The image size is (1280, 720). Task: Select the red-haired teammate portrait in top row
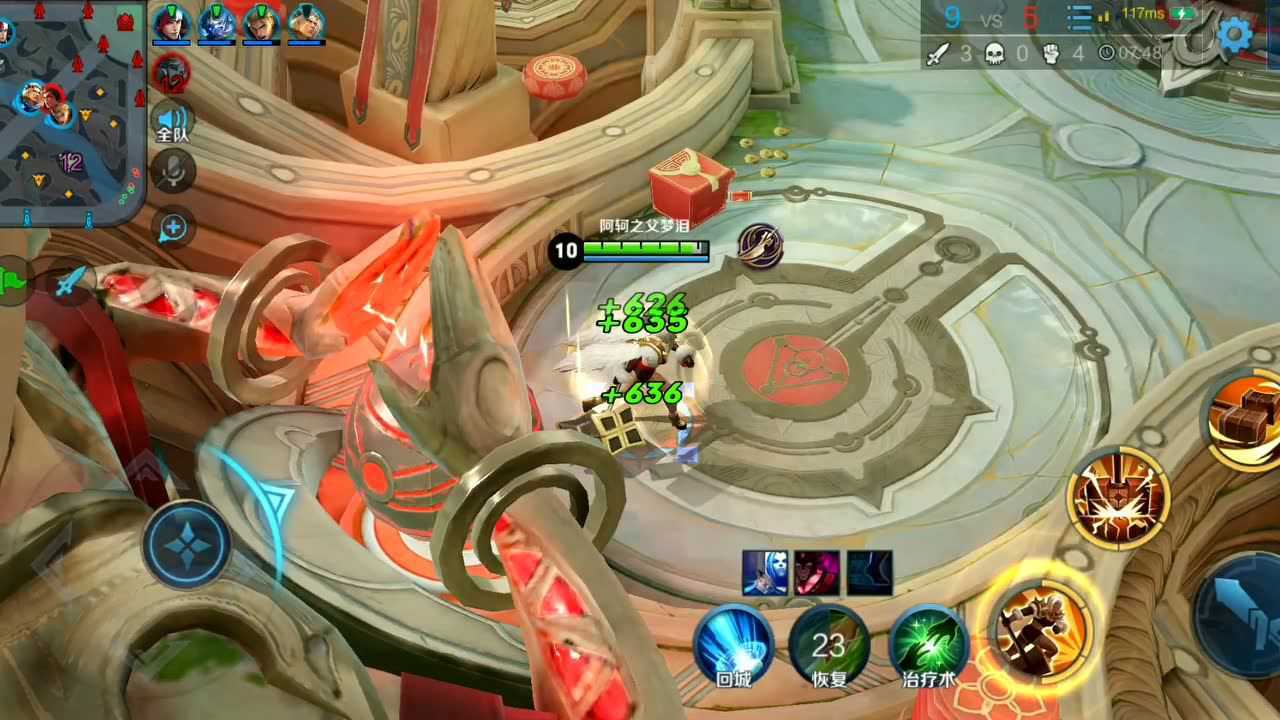click(x=172, y=24)
